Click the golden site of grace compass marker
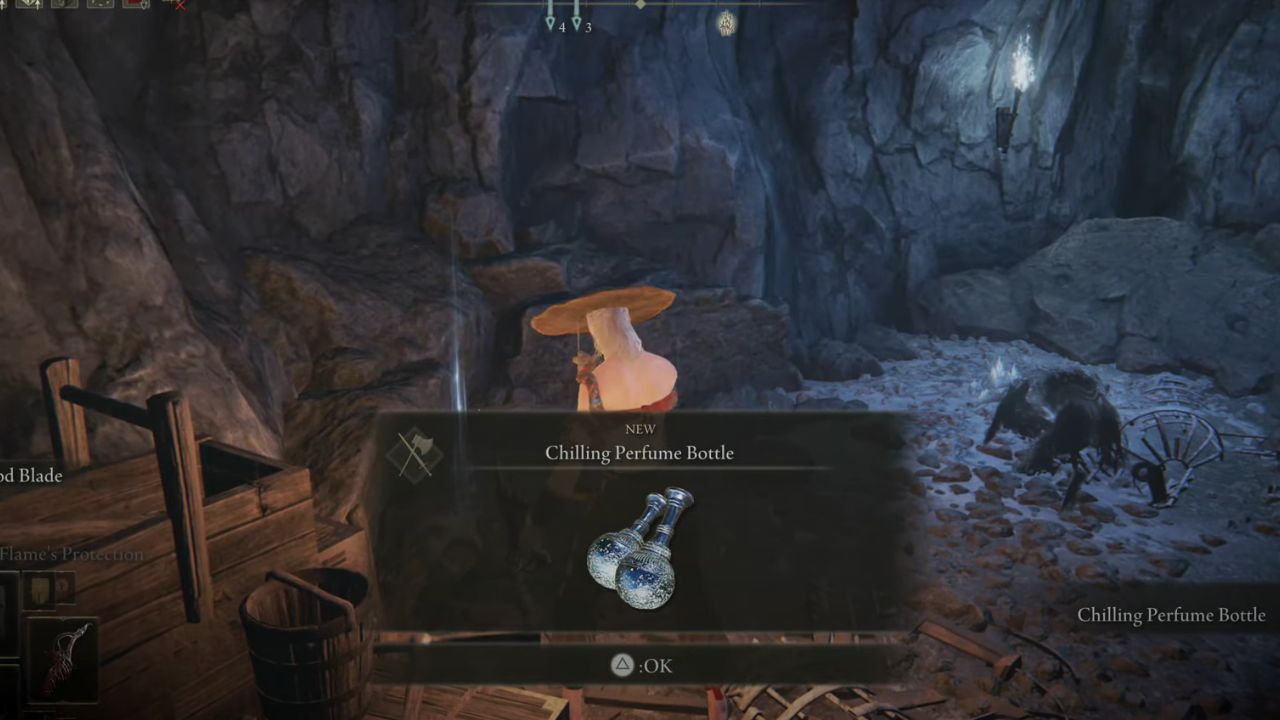 [x=726, y=22]
